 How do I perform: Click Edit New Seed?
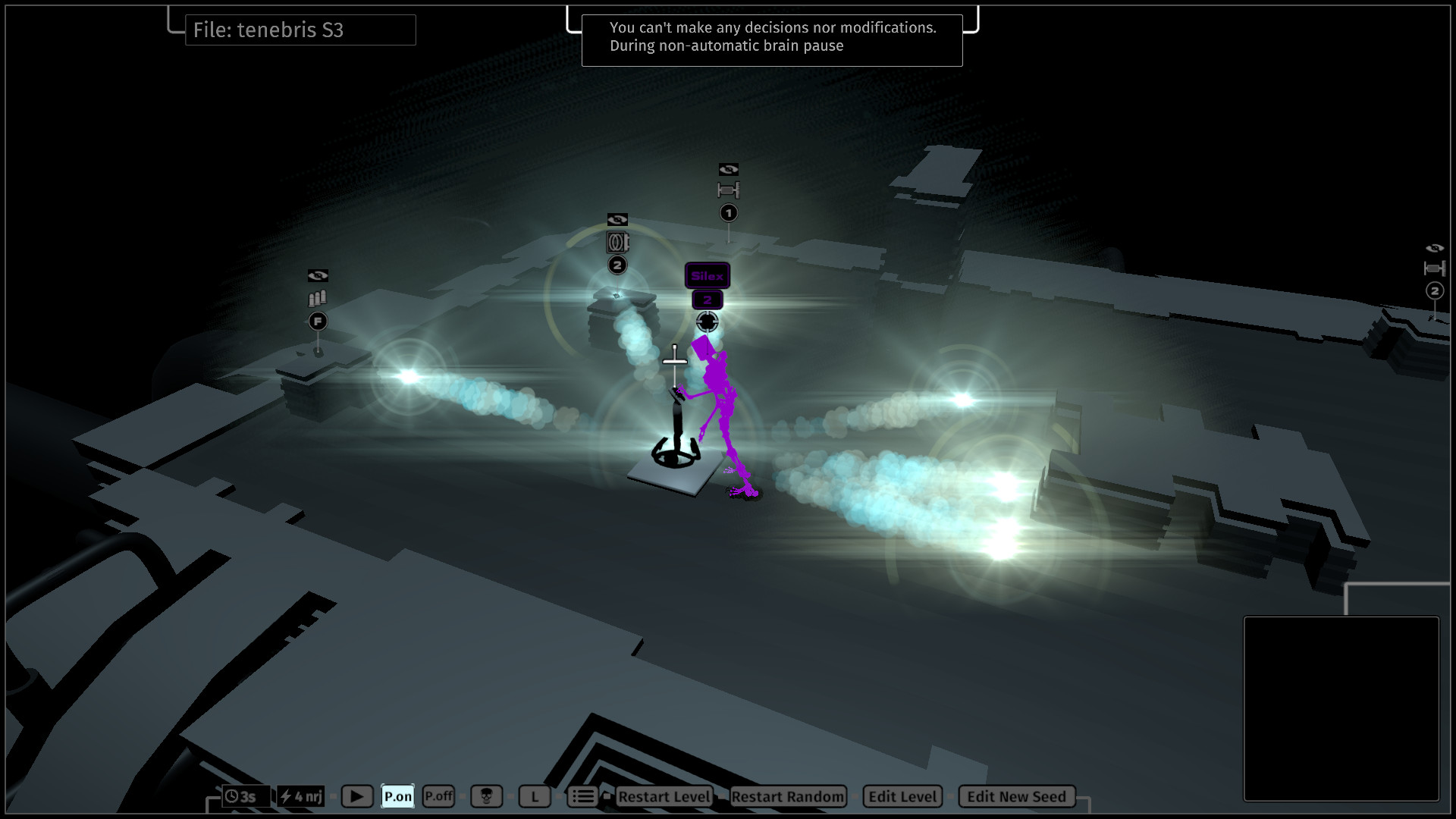[1016, 796]
